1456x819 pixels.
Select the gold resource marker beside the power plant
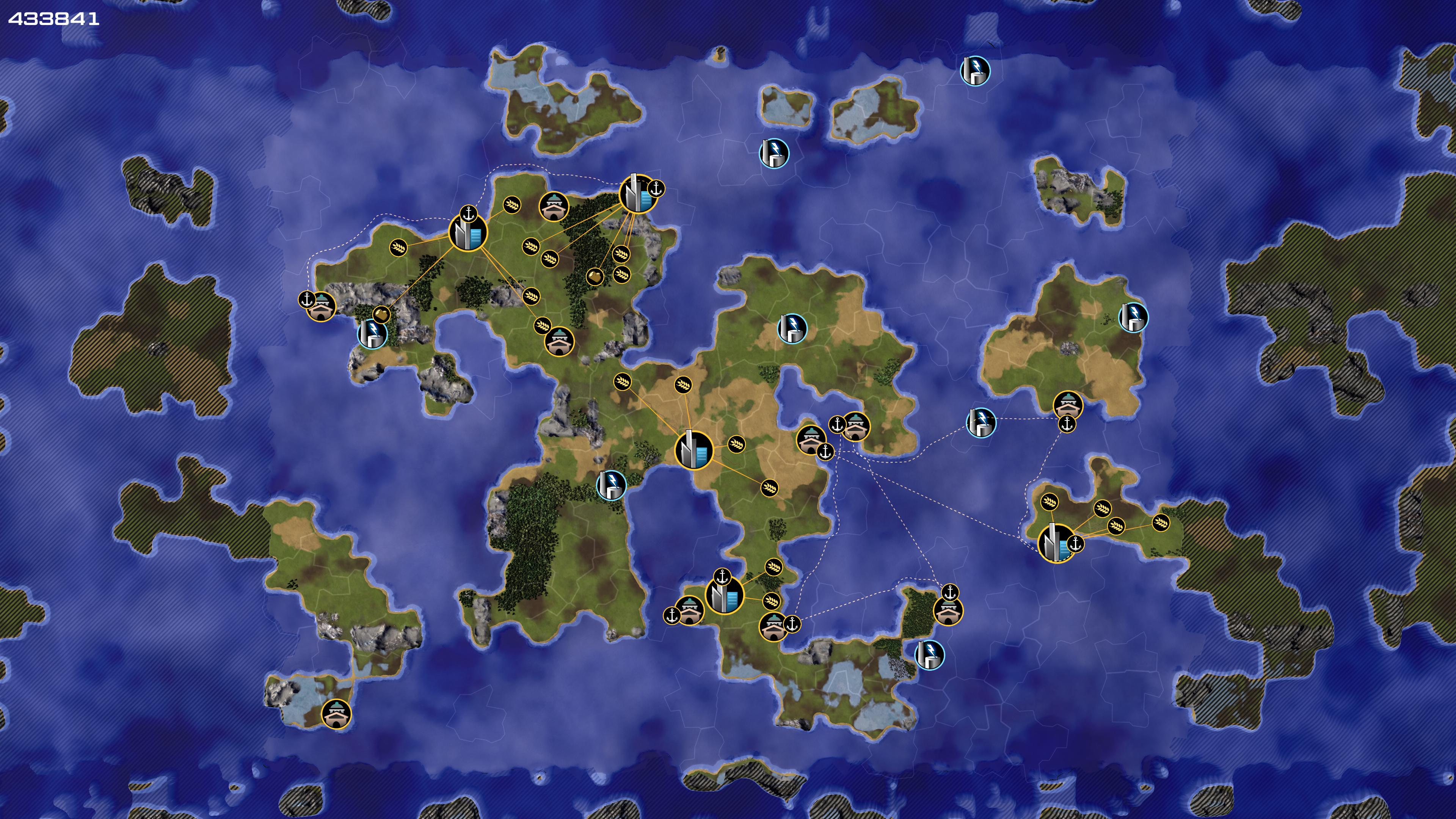tap(381, 313)
